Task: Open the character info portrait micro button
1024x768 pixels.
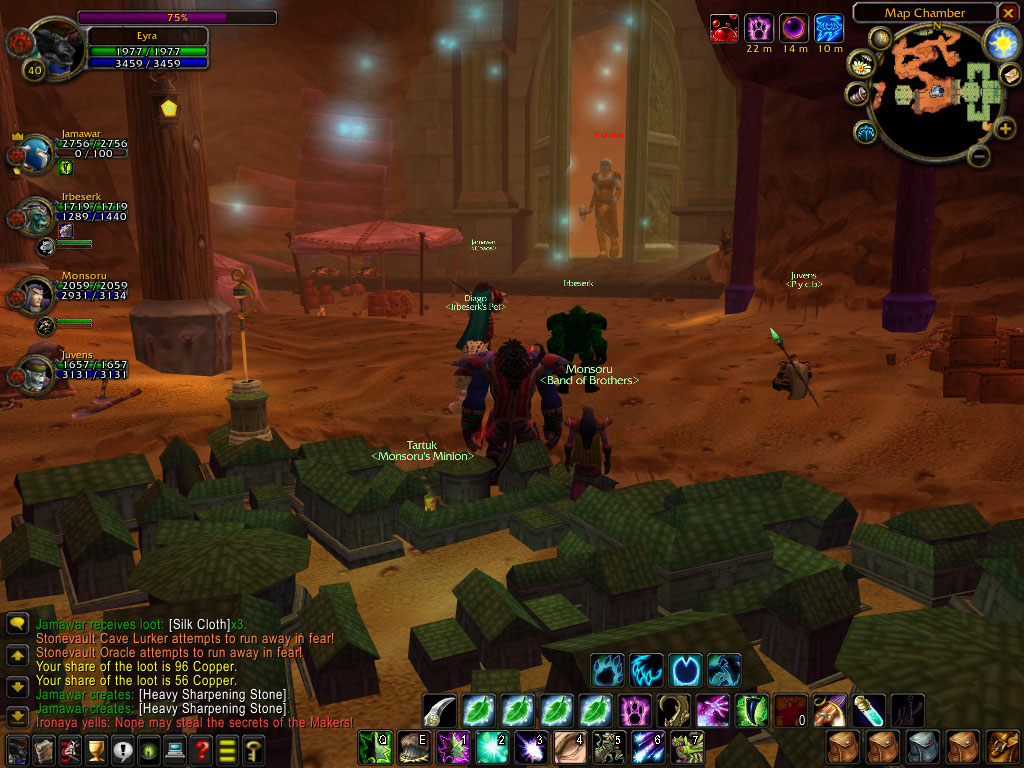Action: pyautogui.click(x=18, y=749)
